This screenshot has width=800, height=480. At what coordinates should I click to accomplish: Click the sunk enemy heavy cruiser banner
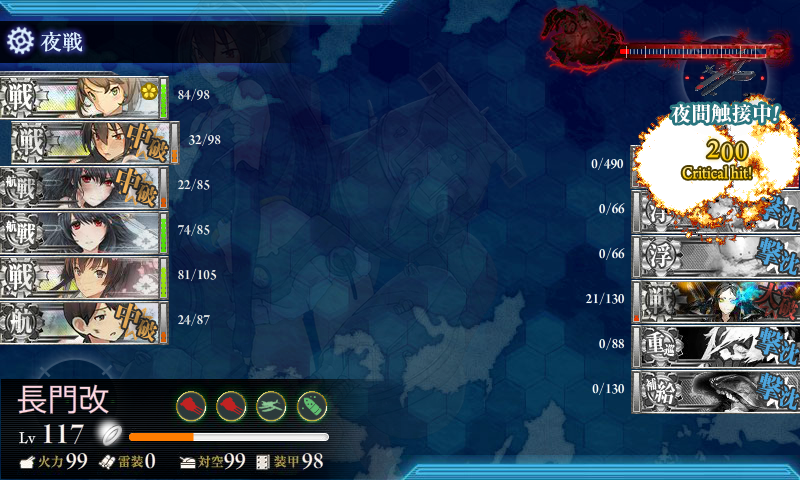tap(715, 344)
